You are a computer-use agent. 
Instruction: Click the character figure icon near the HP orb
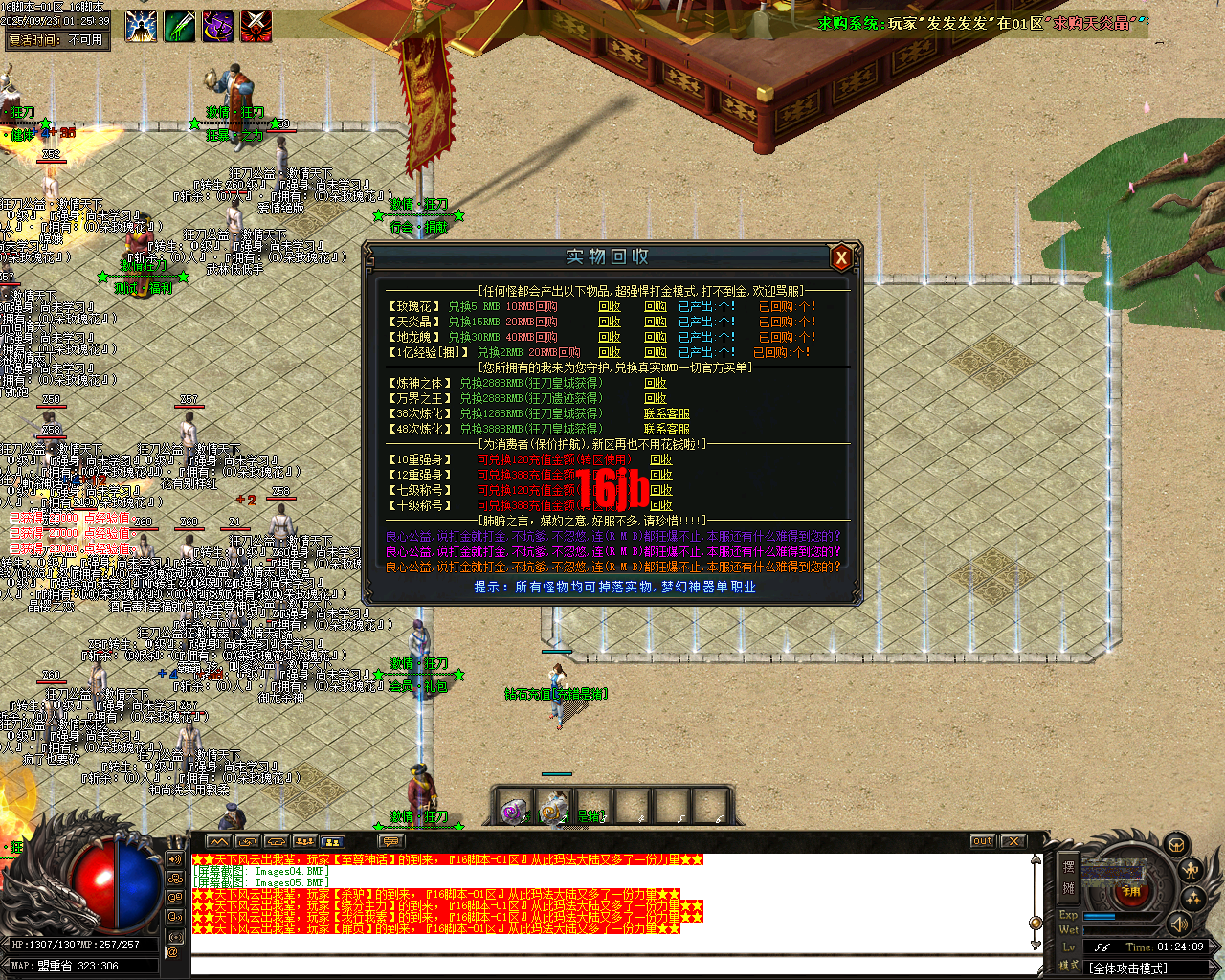(x=1190, y=871)
